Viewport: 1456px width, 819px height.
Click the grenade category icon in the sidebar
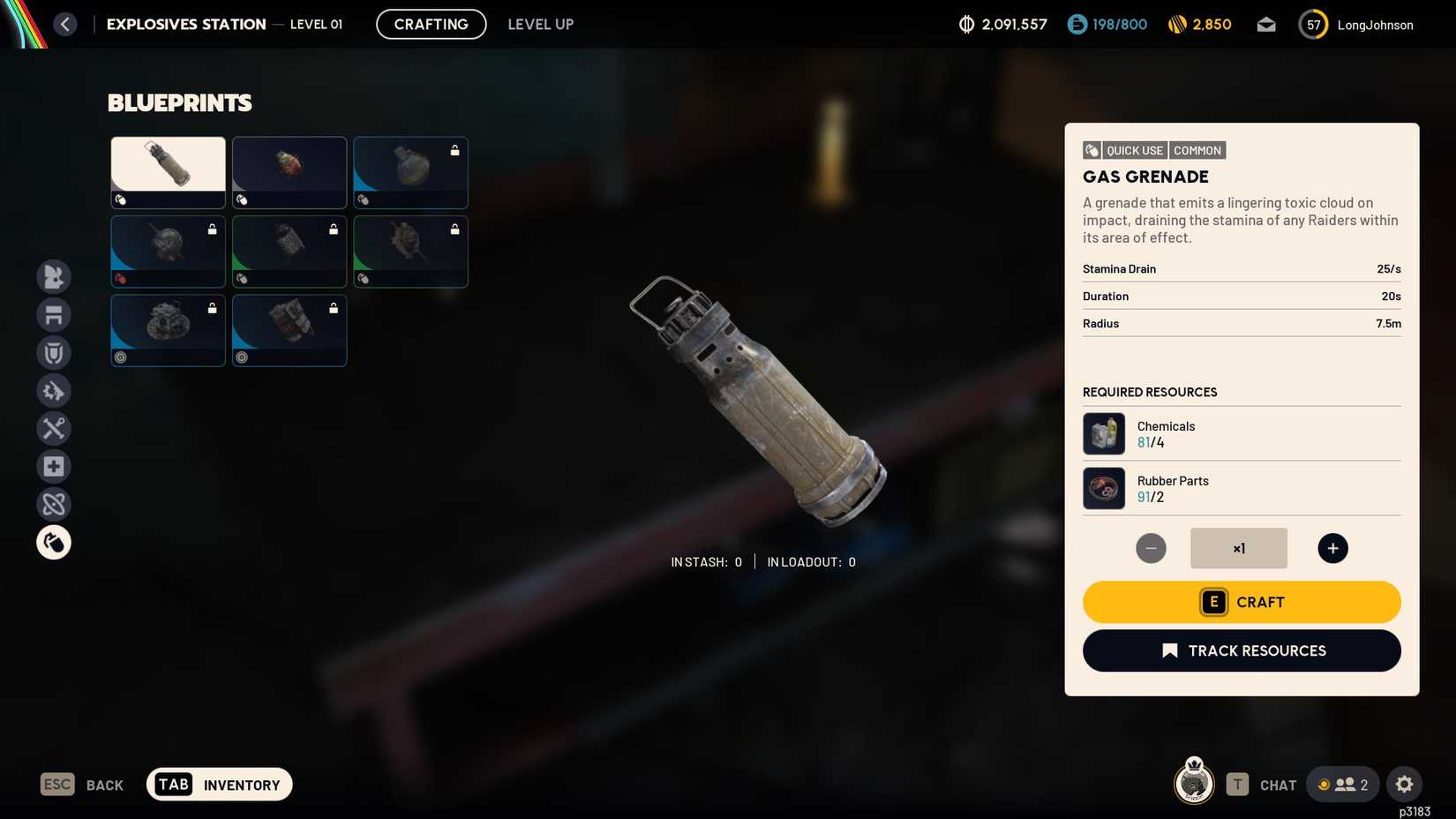click(54, 542)
